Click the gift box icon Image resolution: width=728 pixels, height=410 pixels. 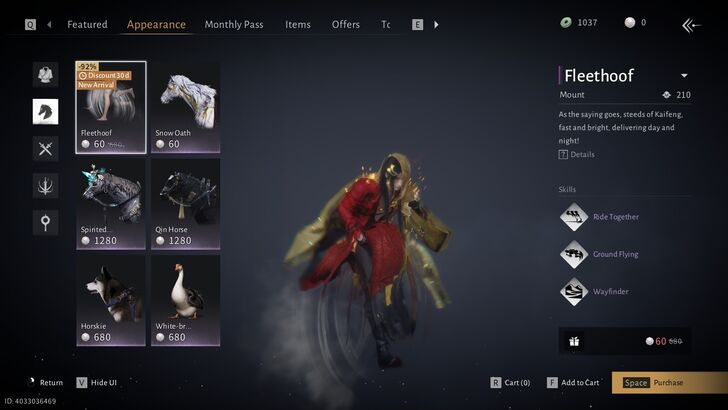[573, 341]
